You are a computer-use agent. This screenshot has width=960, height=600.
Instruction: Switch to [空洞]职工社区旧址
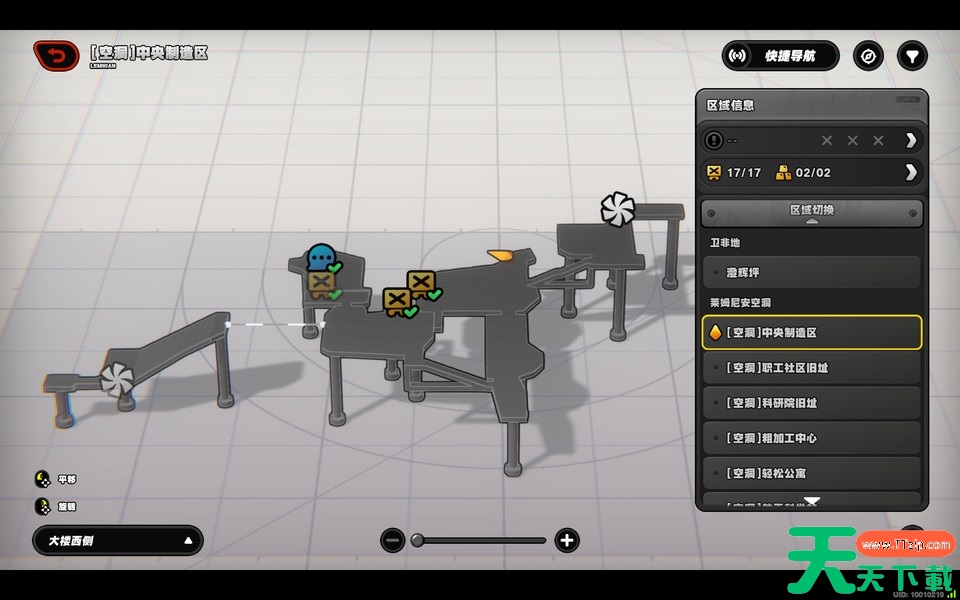pyautogui.click(x=811, y=368)
